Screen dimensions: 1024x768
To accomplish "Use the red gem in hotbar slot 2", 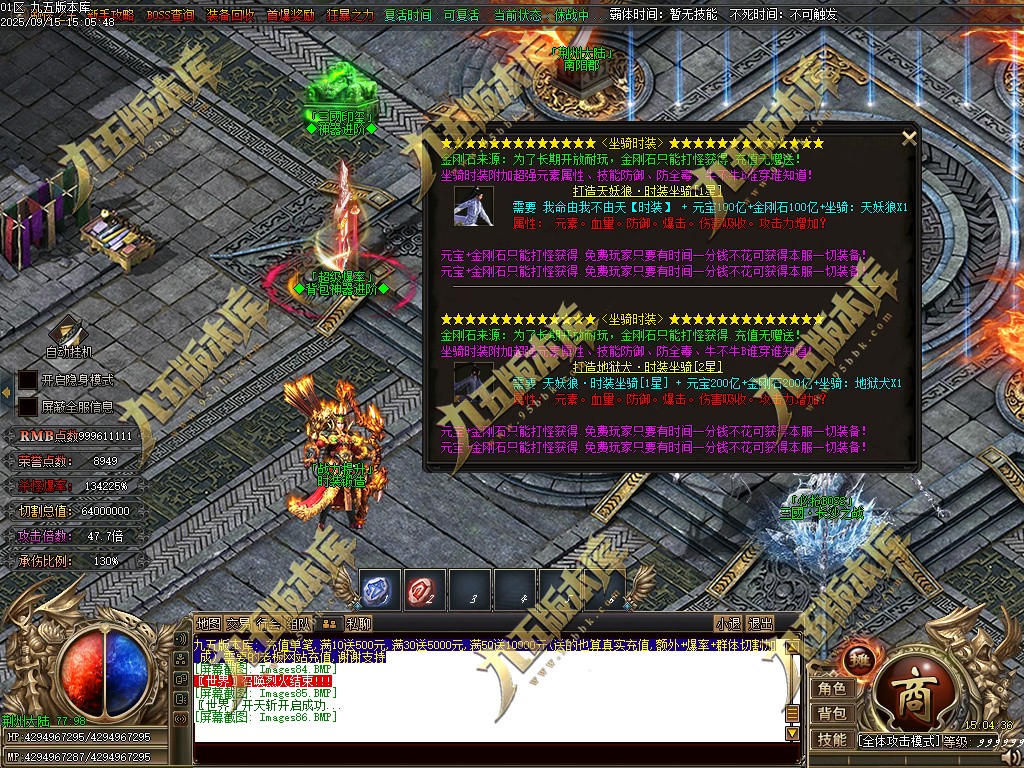I will [x=425, y=590].
